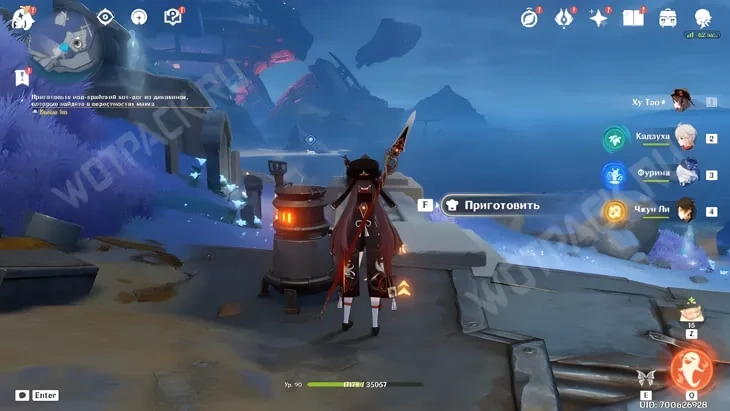Screen dimensions: 730x411
Task: Open the tutorial book with question mark
Action: point(172,17)
